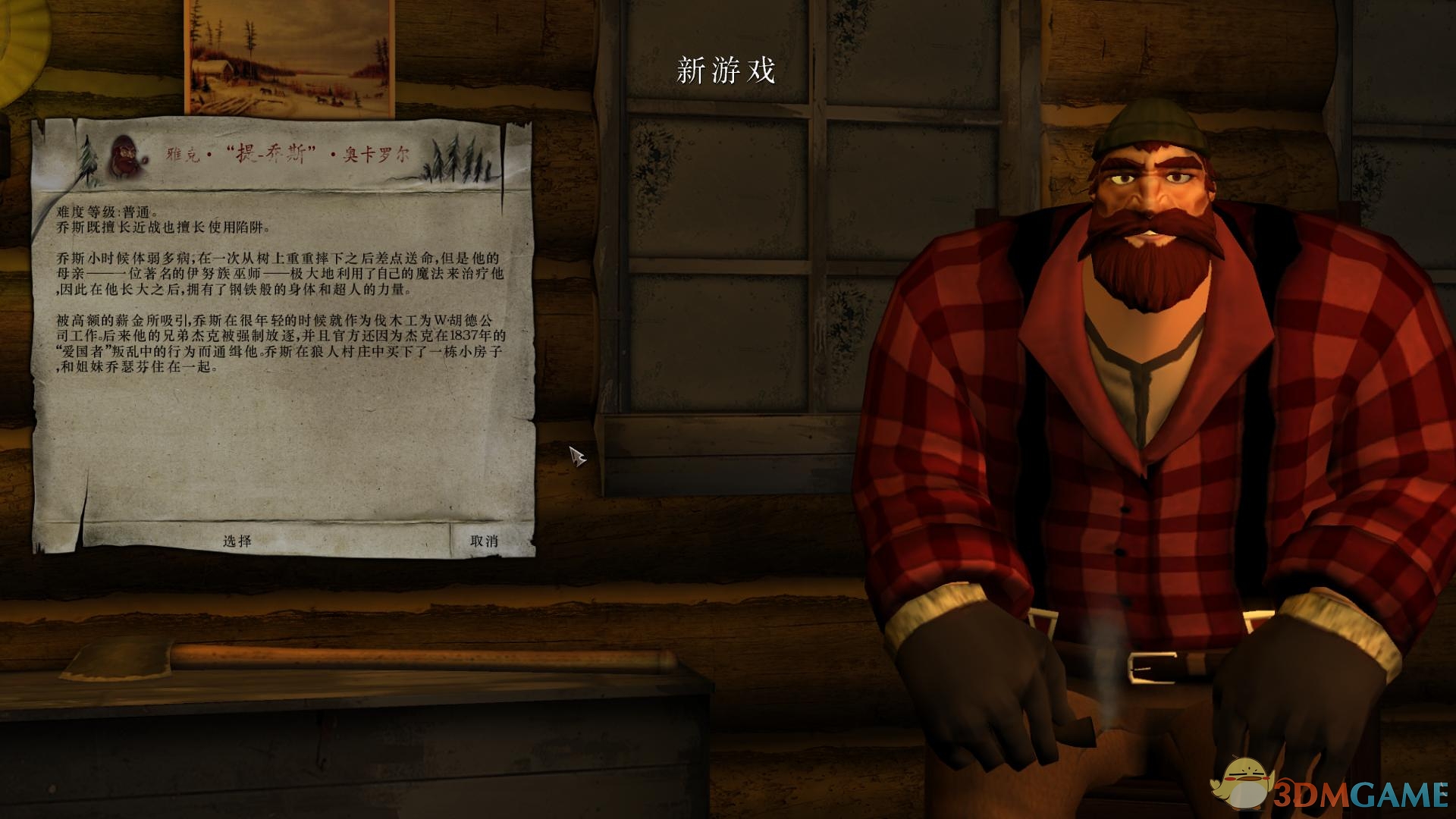Click the framed winter cabin painting

(287, 53)
